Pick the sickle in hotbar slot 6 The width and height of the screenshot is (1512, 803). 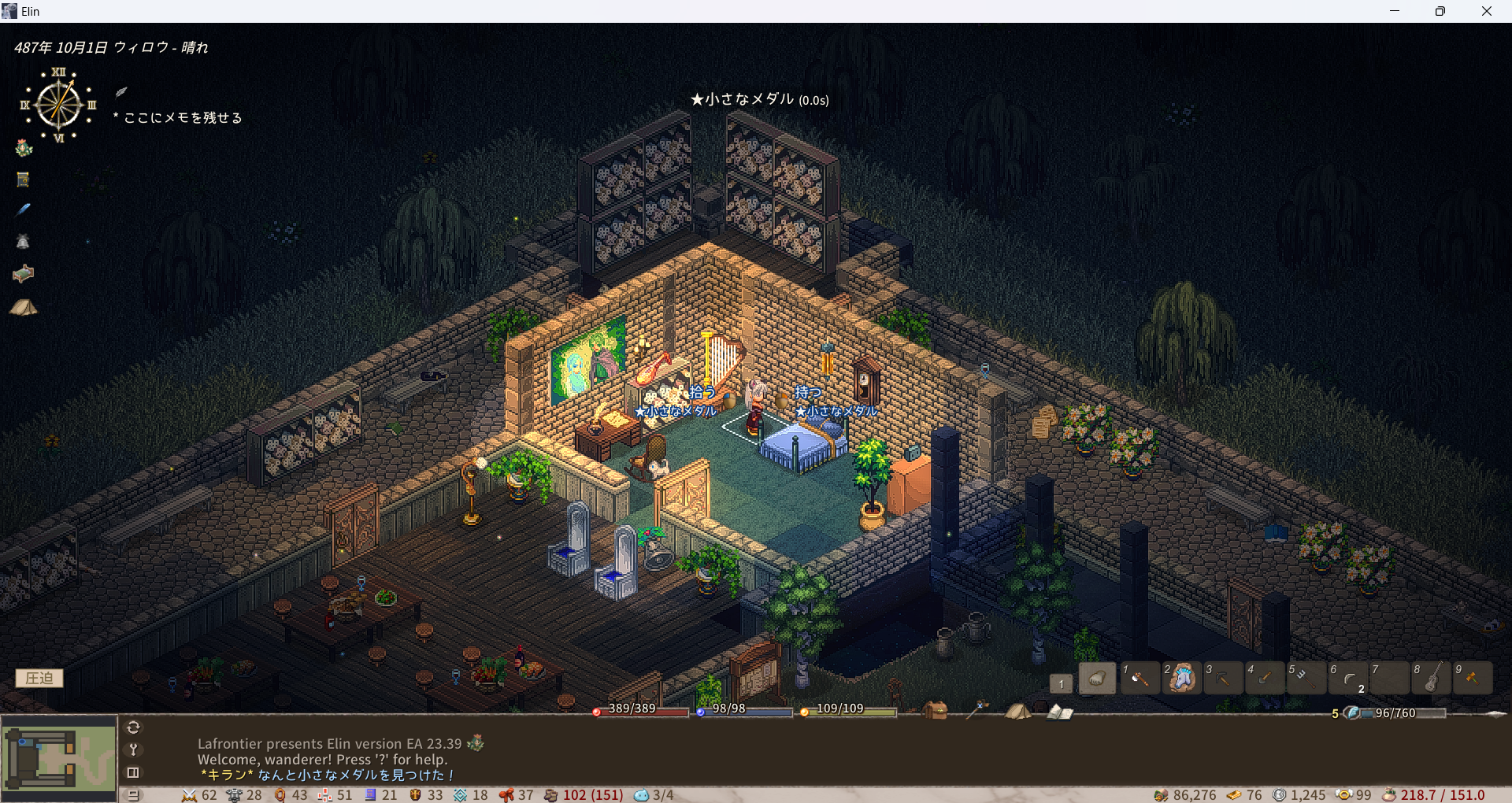[1348, 678]
